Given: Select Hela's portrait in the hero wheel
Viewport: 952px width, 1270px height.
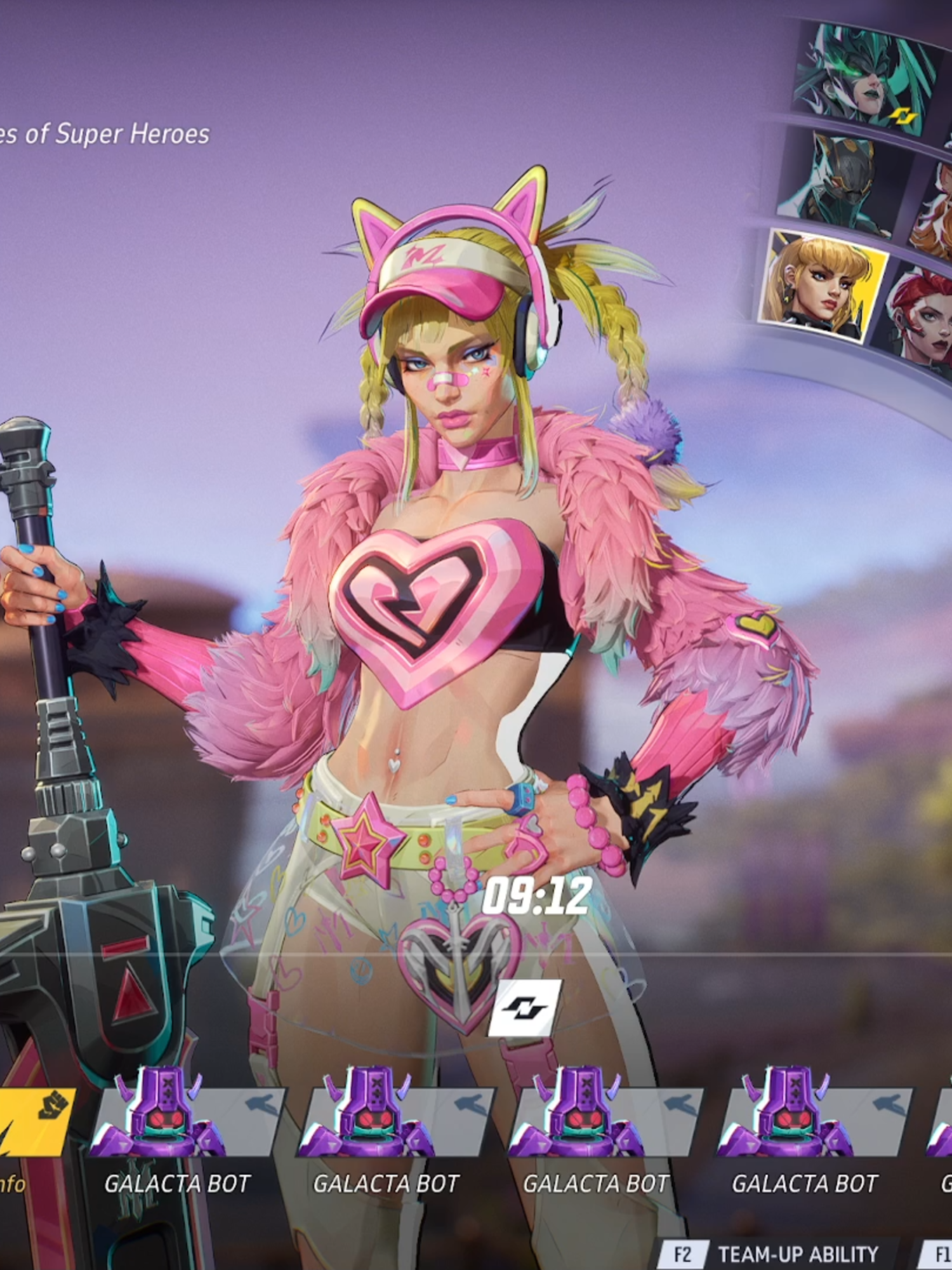Looking at the screenshot, I should point(863,70).
